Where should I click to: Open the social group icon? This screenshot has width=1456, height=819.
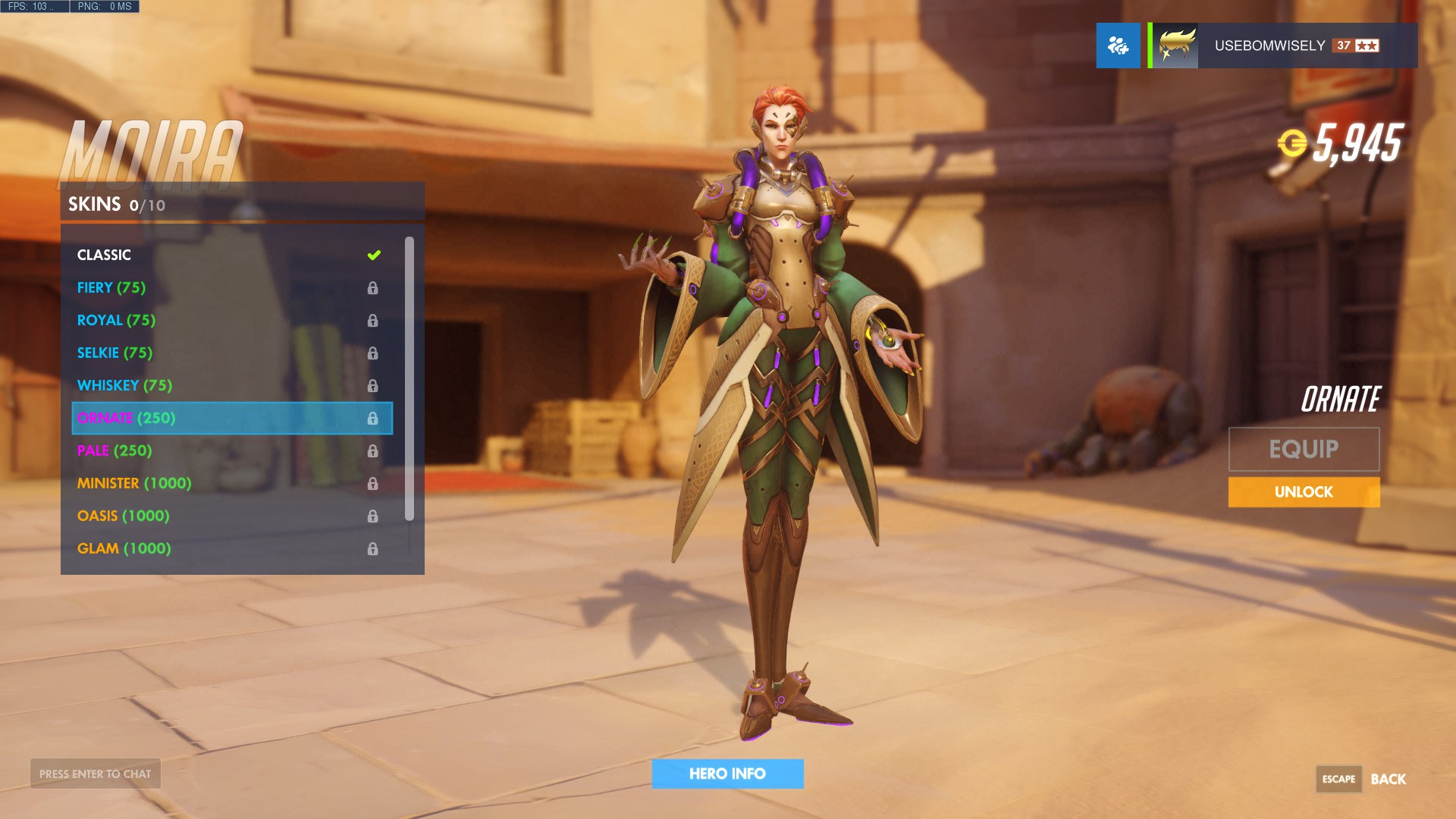(x=1118, y=45)
